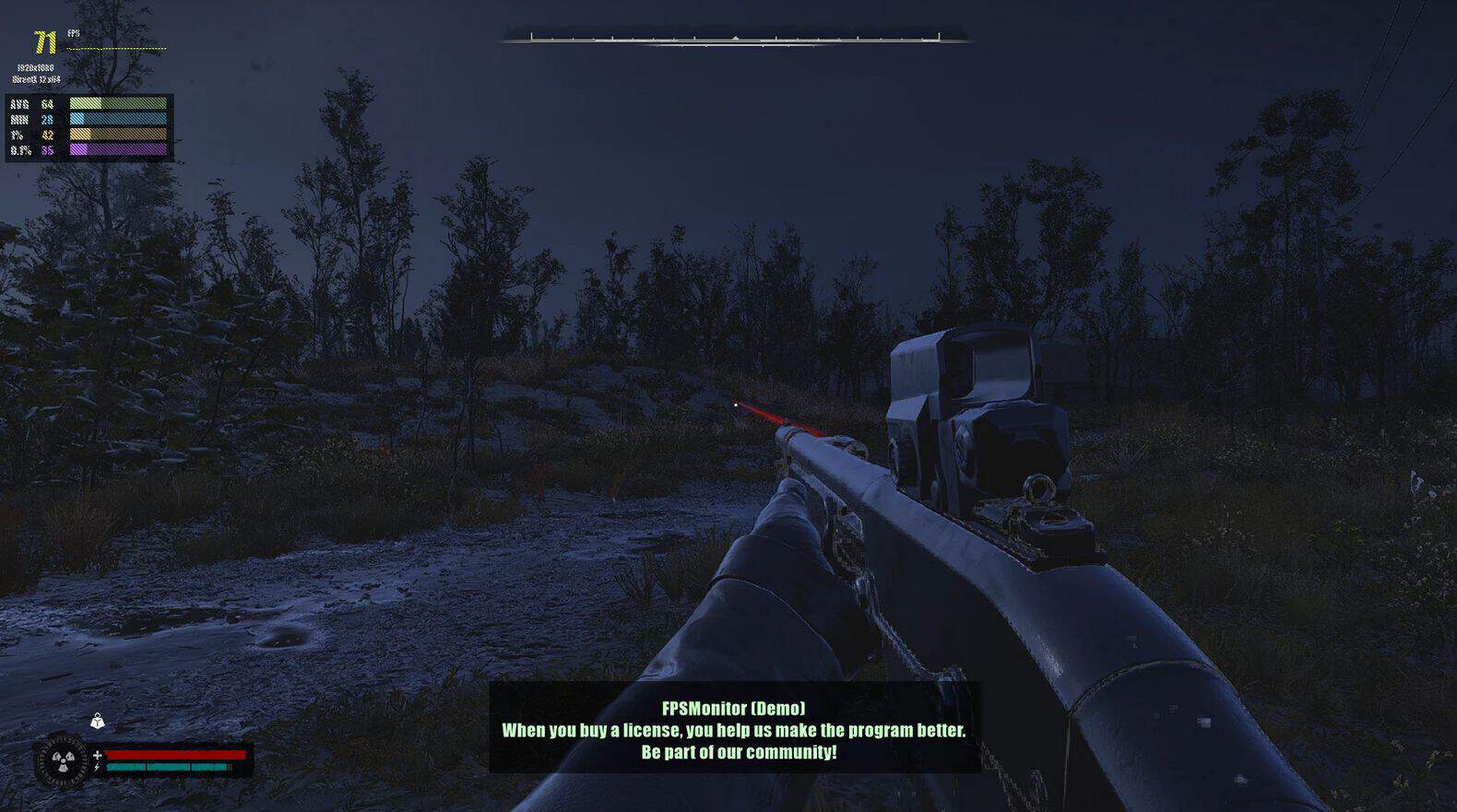Click the compass bar at the top
1457x812 pixels.
735,39
